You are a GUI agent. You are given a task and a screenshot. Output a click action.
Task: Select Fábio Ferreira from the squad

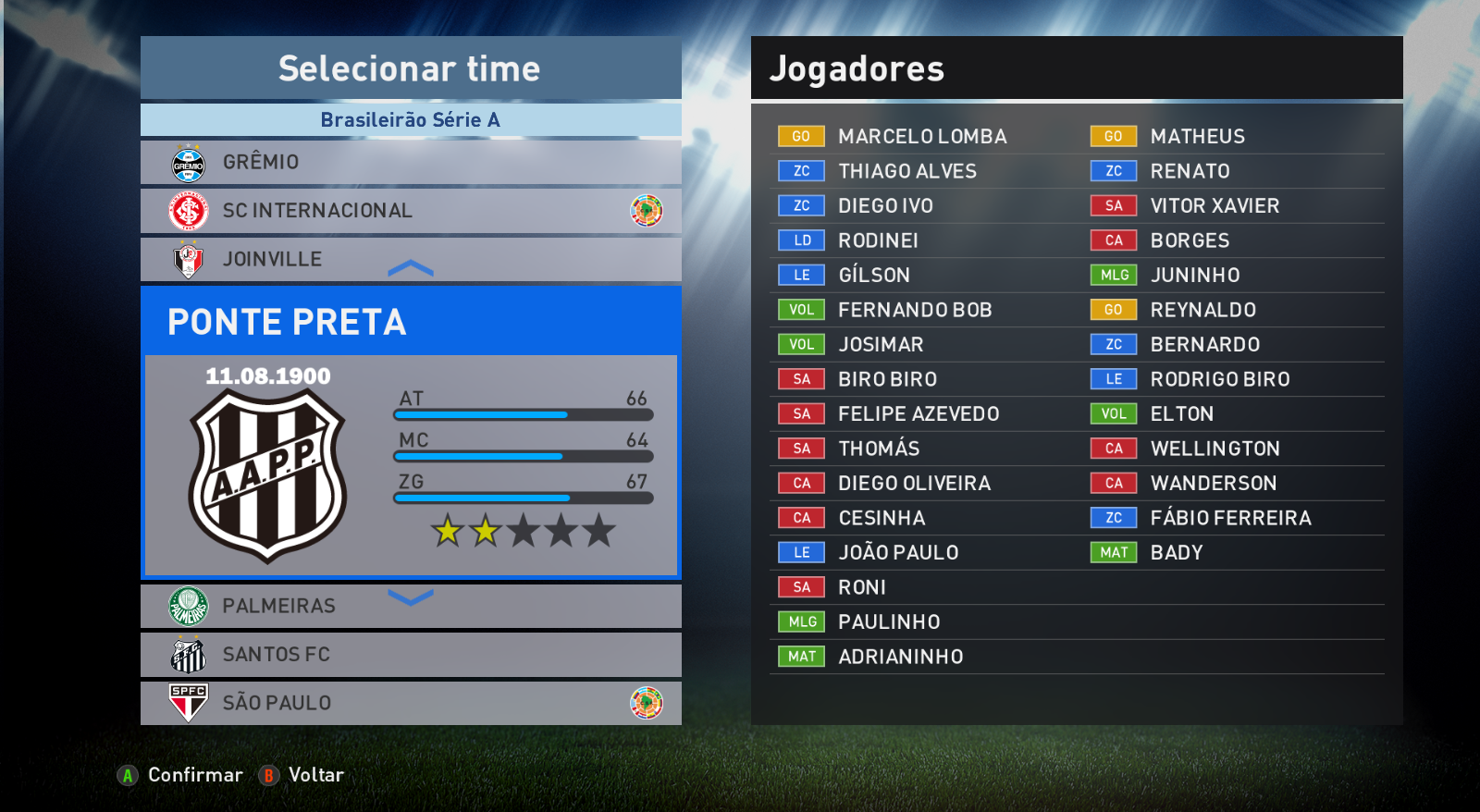[x=1229, y=518]
